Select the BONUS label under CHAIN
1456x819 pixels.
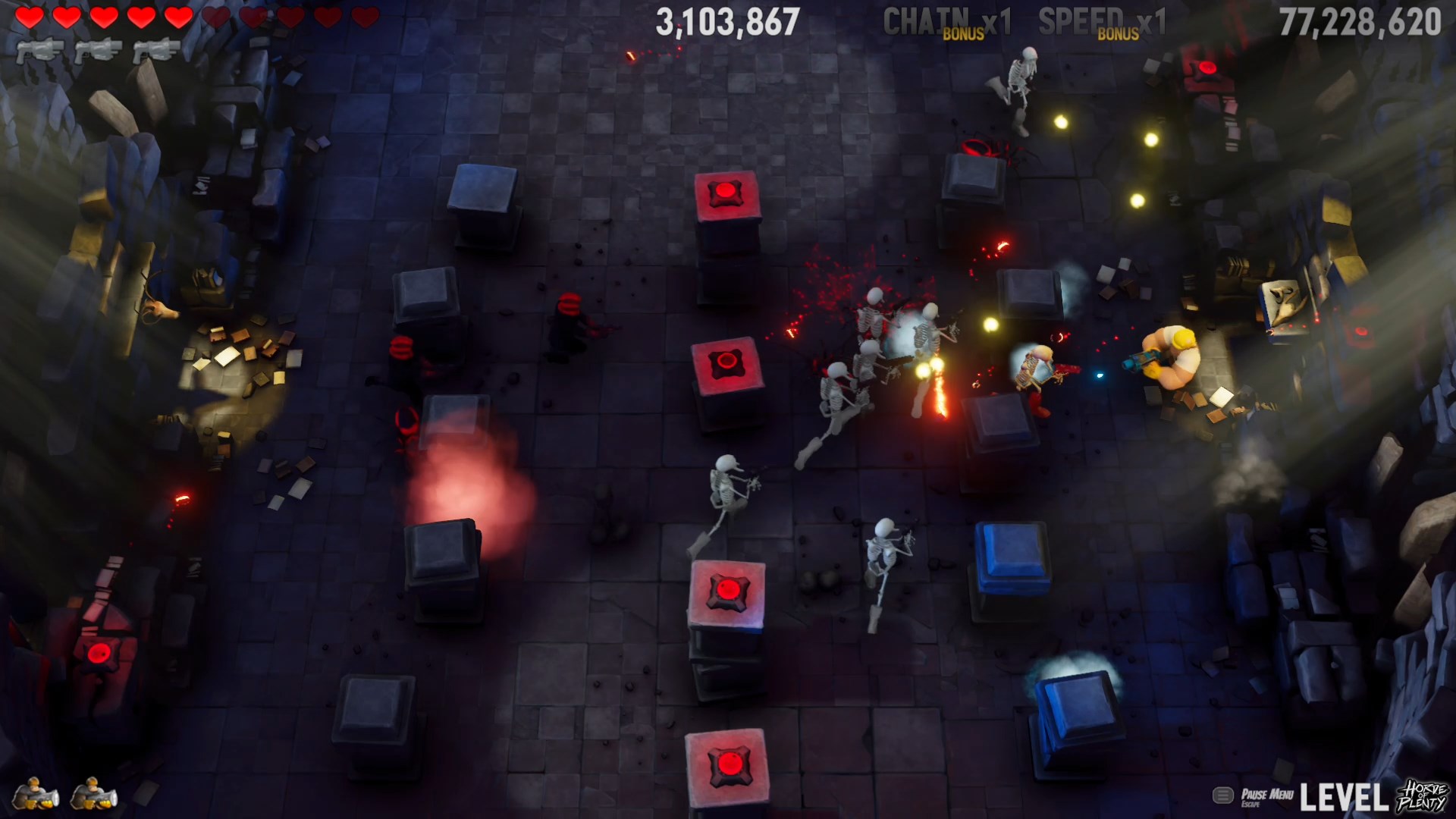tap(962, 33)
